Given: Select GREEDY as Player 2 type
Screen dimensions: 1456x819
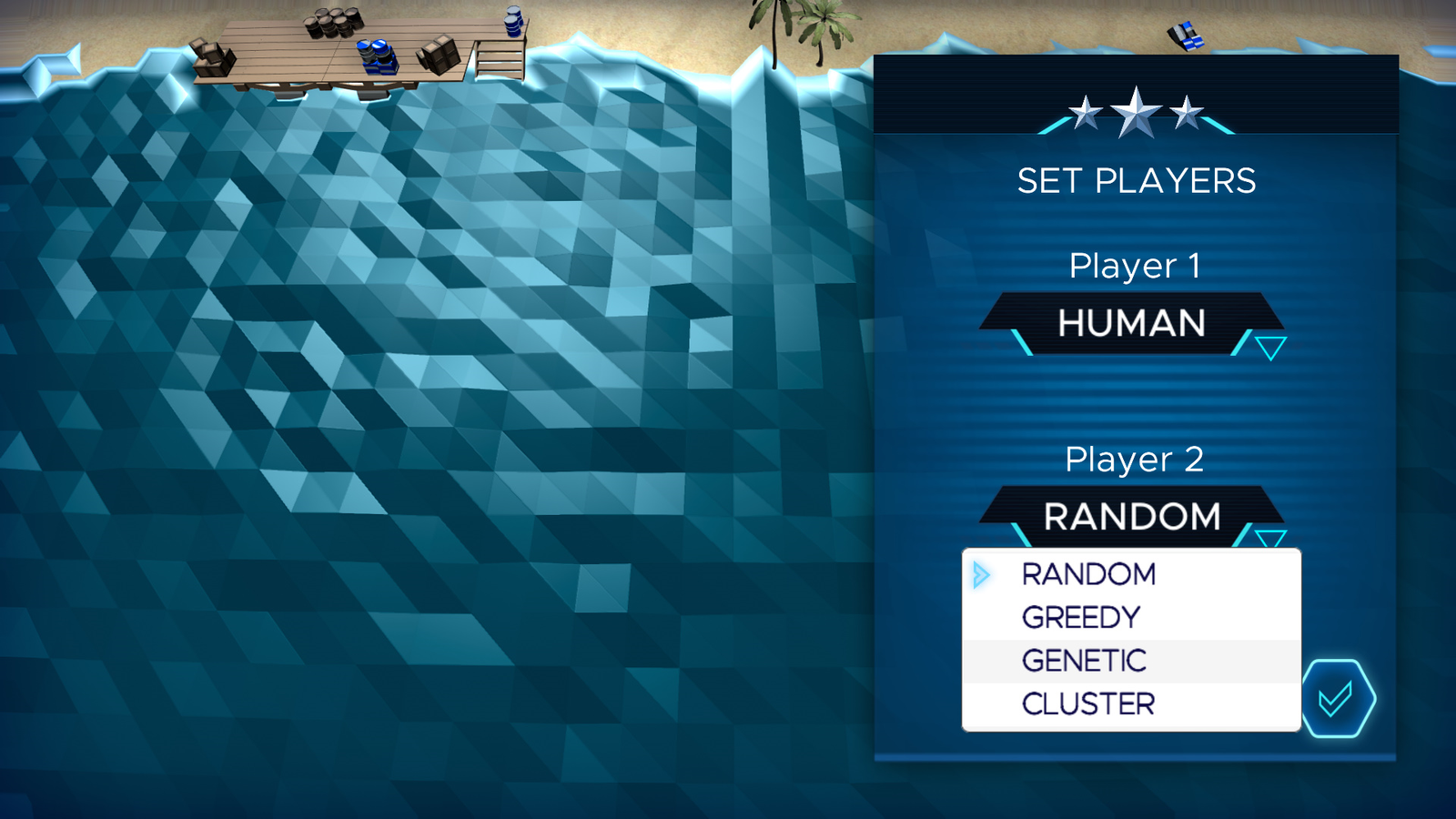Looking at the screenshot, I should coord(1081,616).
